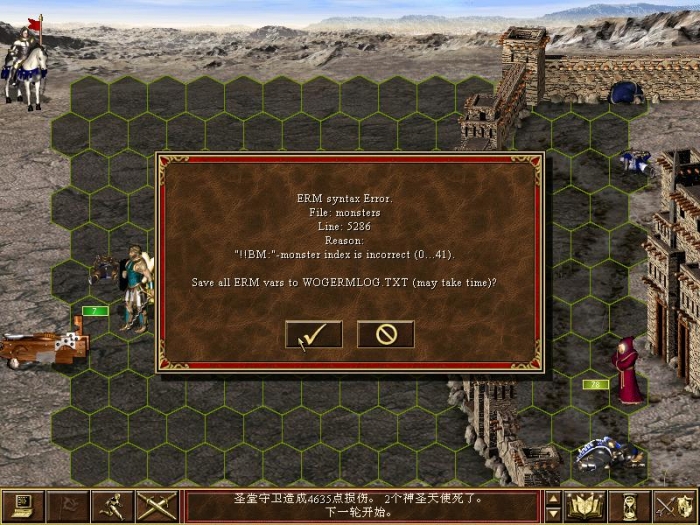Screen dimensions: 700x525
Task: Confirm saving ERM vars with the checkmark button
Action: point(313,335)
